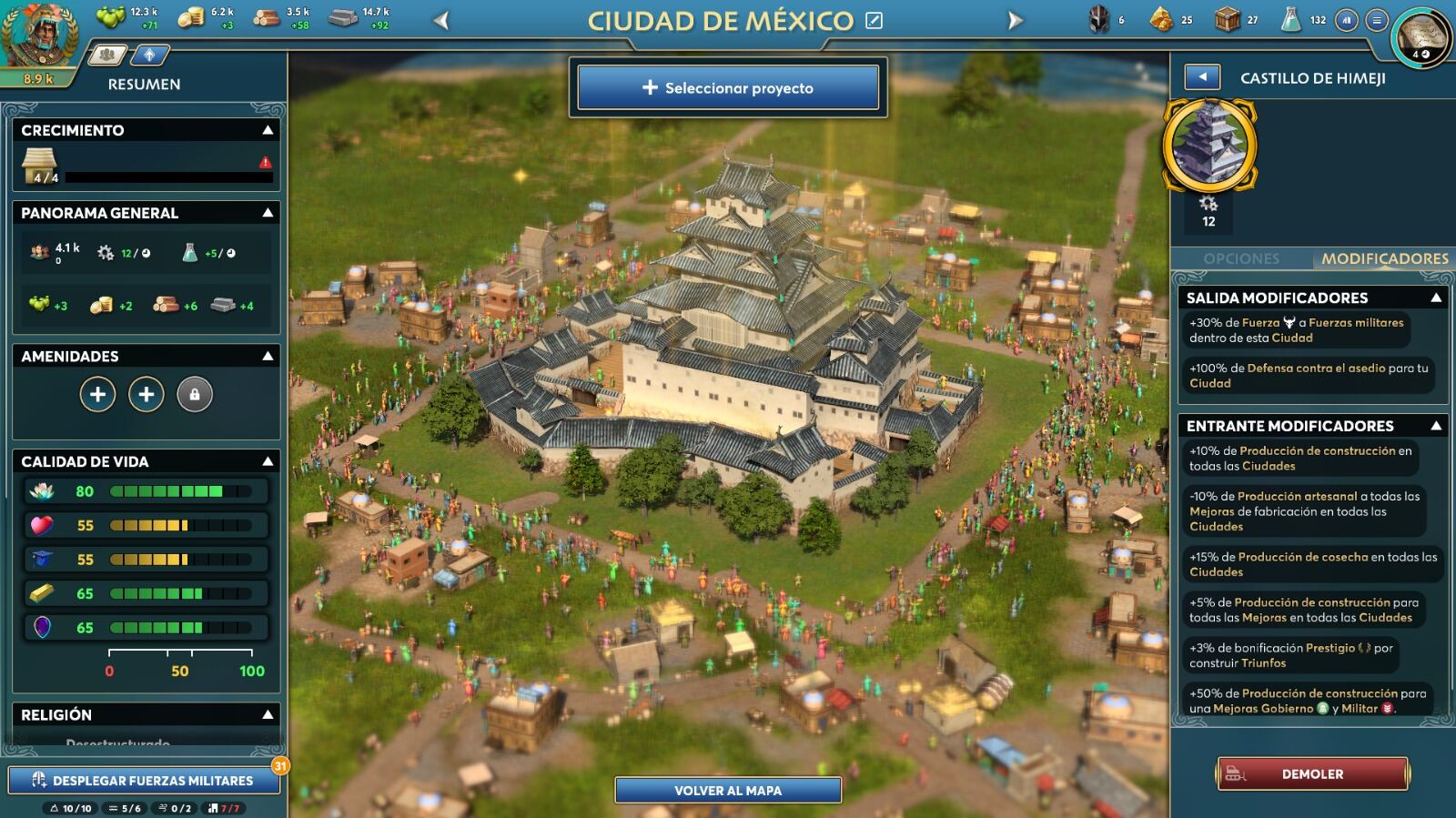
Task: Switch to the Opciones tab
Action: pyautogui.click(x=1241, y=258)
